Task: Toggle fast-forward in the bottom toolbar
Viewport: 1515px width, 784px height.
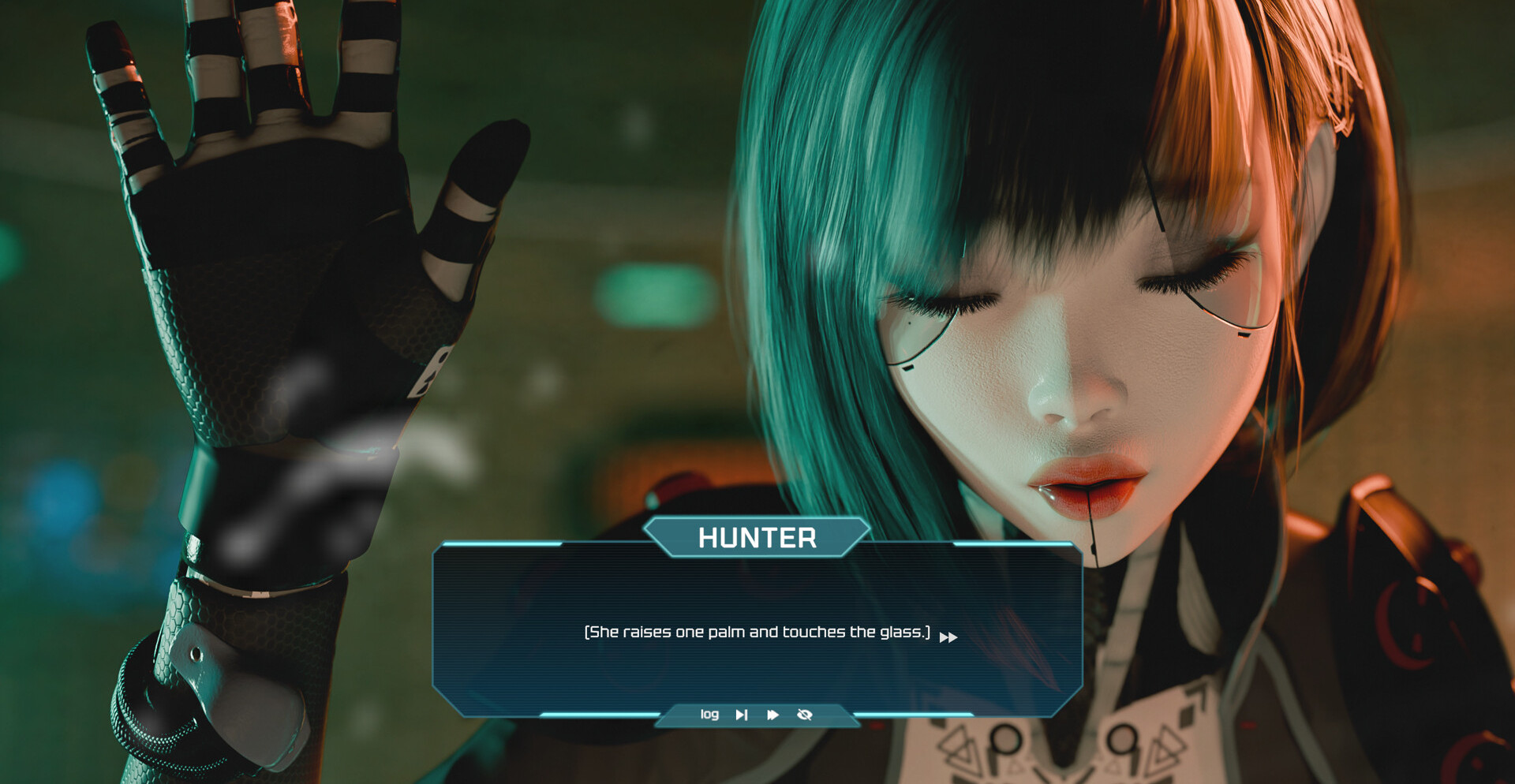Action: point(773,715)
